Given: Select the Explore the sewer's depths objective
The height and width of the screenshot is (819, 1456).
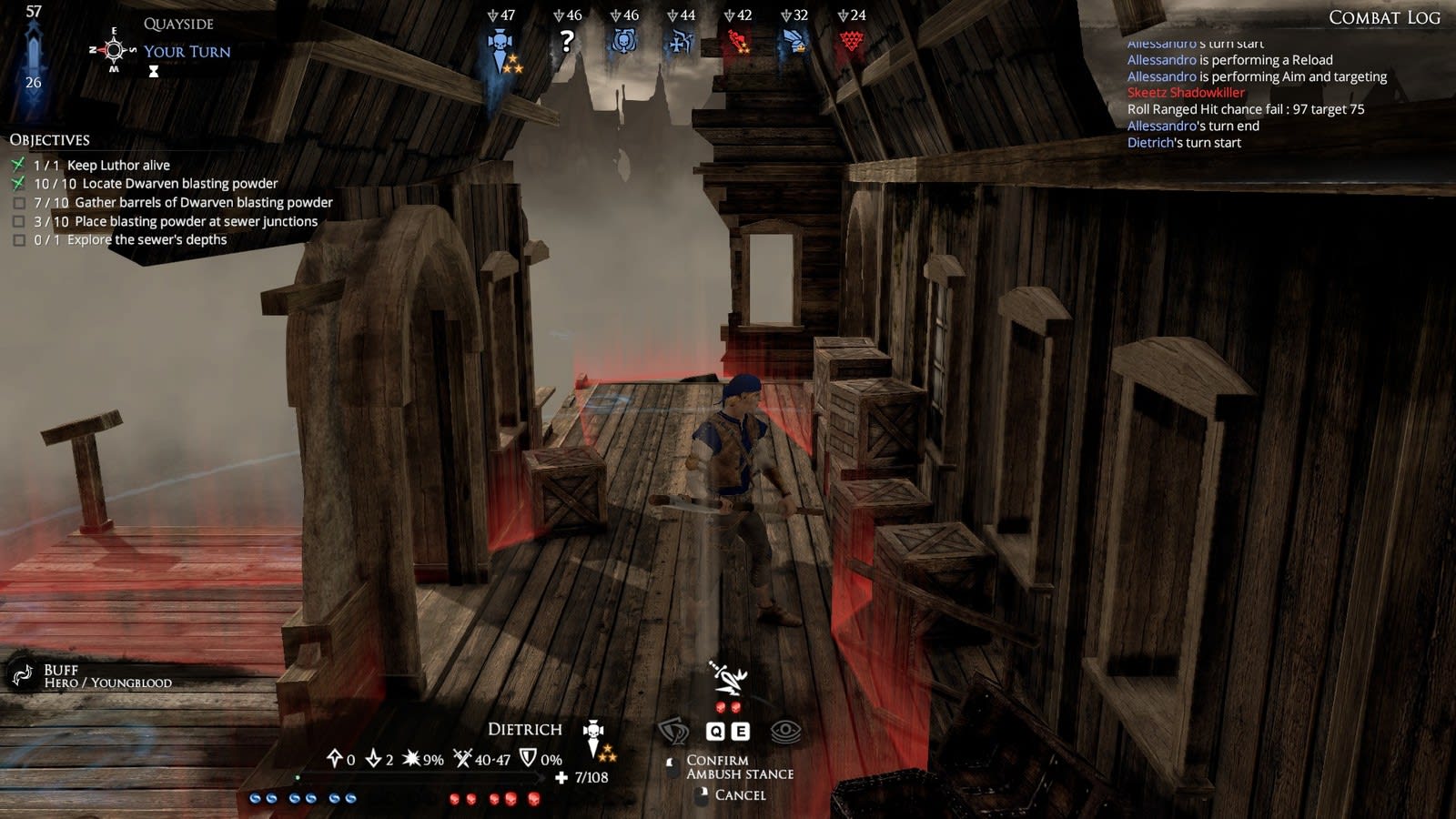Looking at the screenshot, I should tap(146, 239).
